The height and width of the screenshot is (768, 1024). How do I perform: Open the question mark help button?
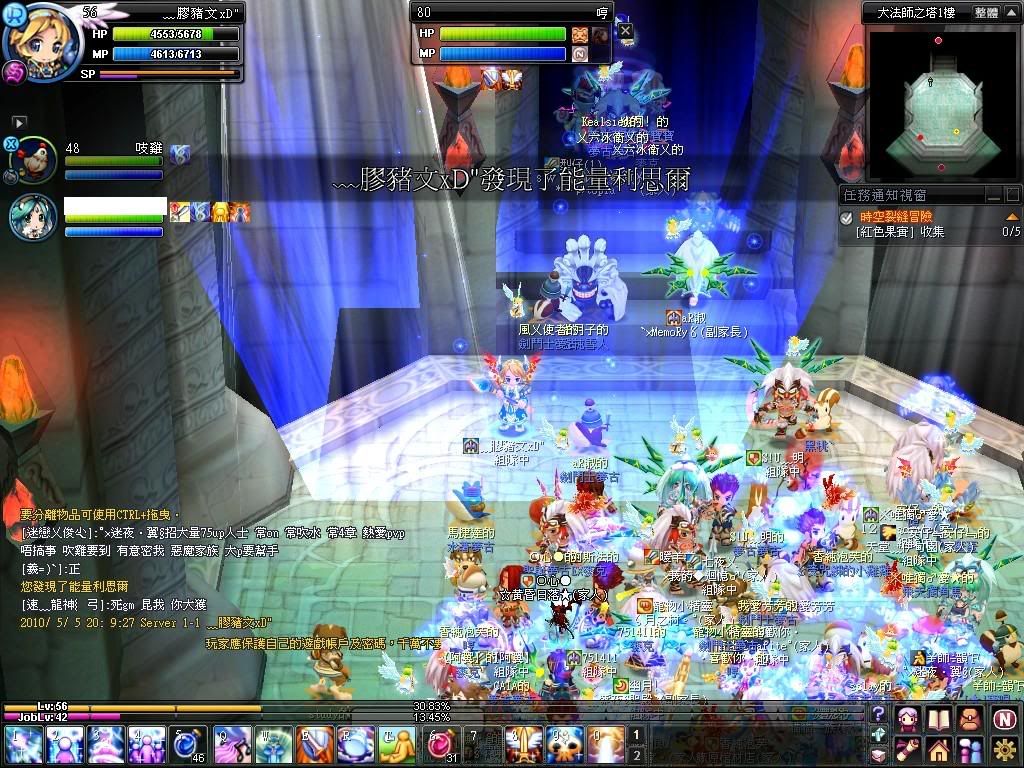pos(878,714)
